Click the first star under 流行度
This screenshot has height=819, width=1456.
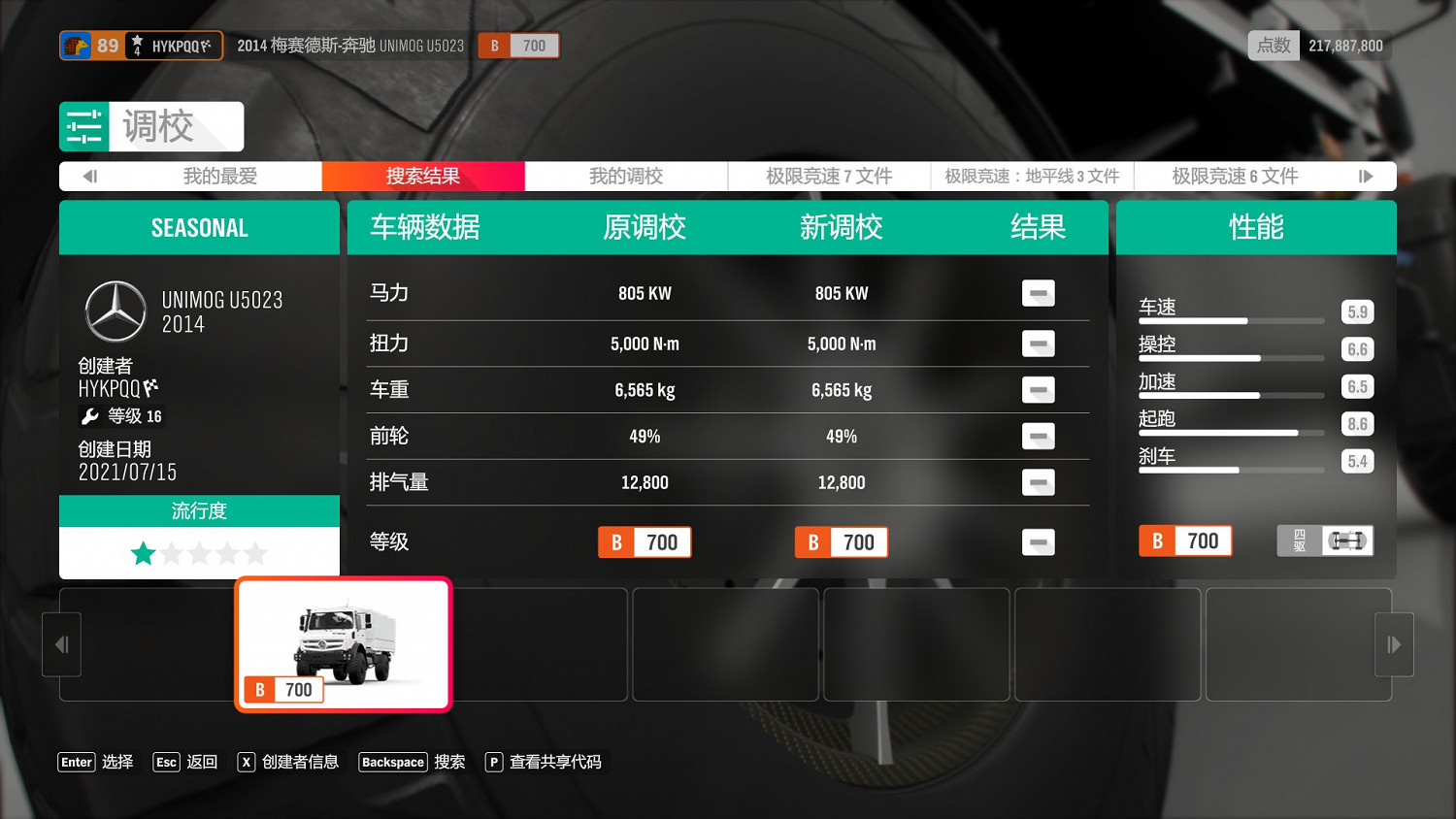pyautogui.click(x=143, y=552)
